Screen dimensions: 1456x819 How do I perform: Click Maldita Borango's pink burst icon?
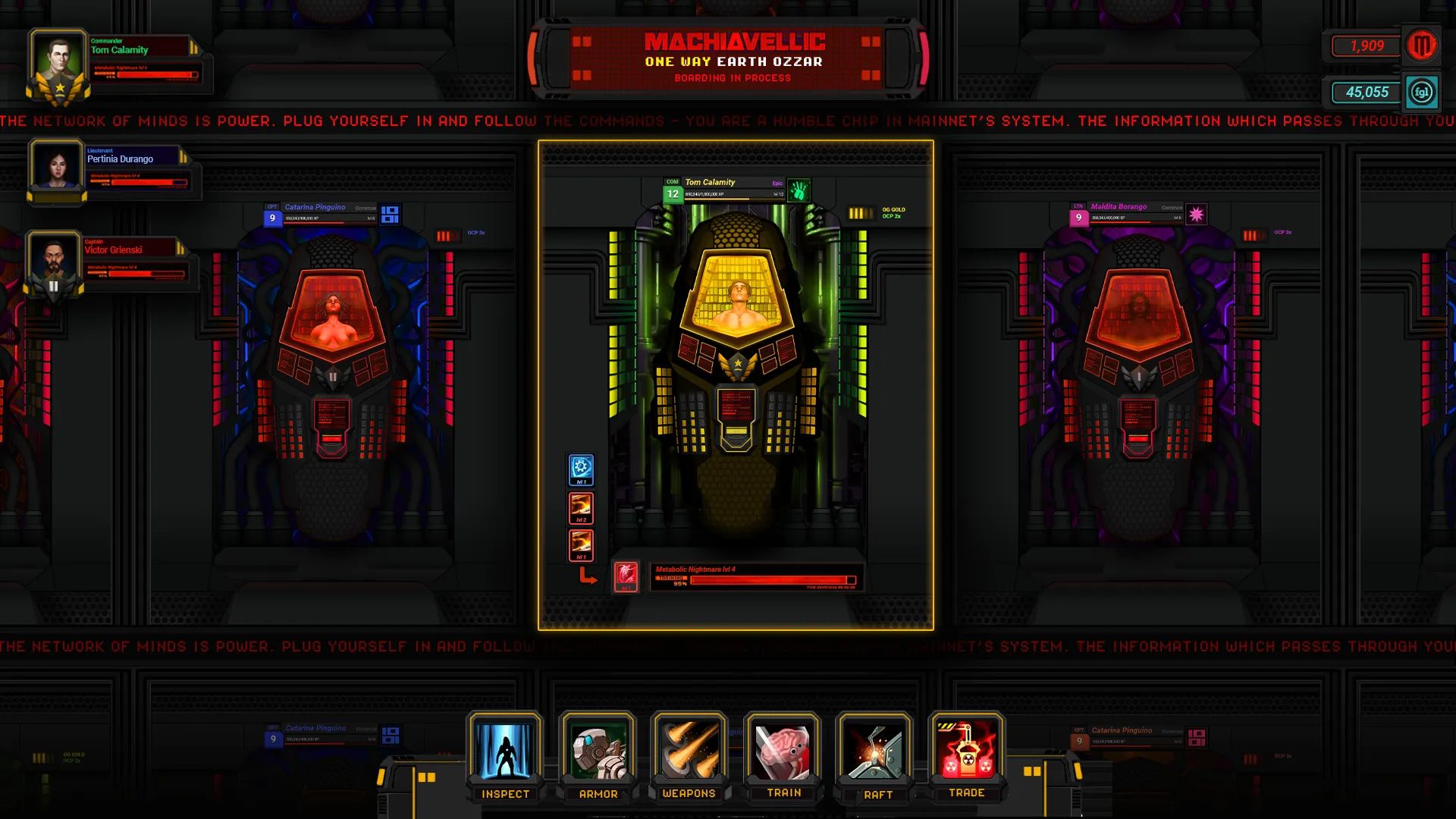1196,215
